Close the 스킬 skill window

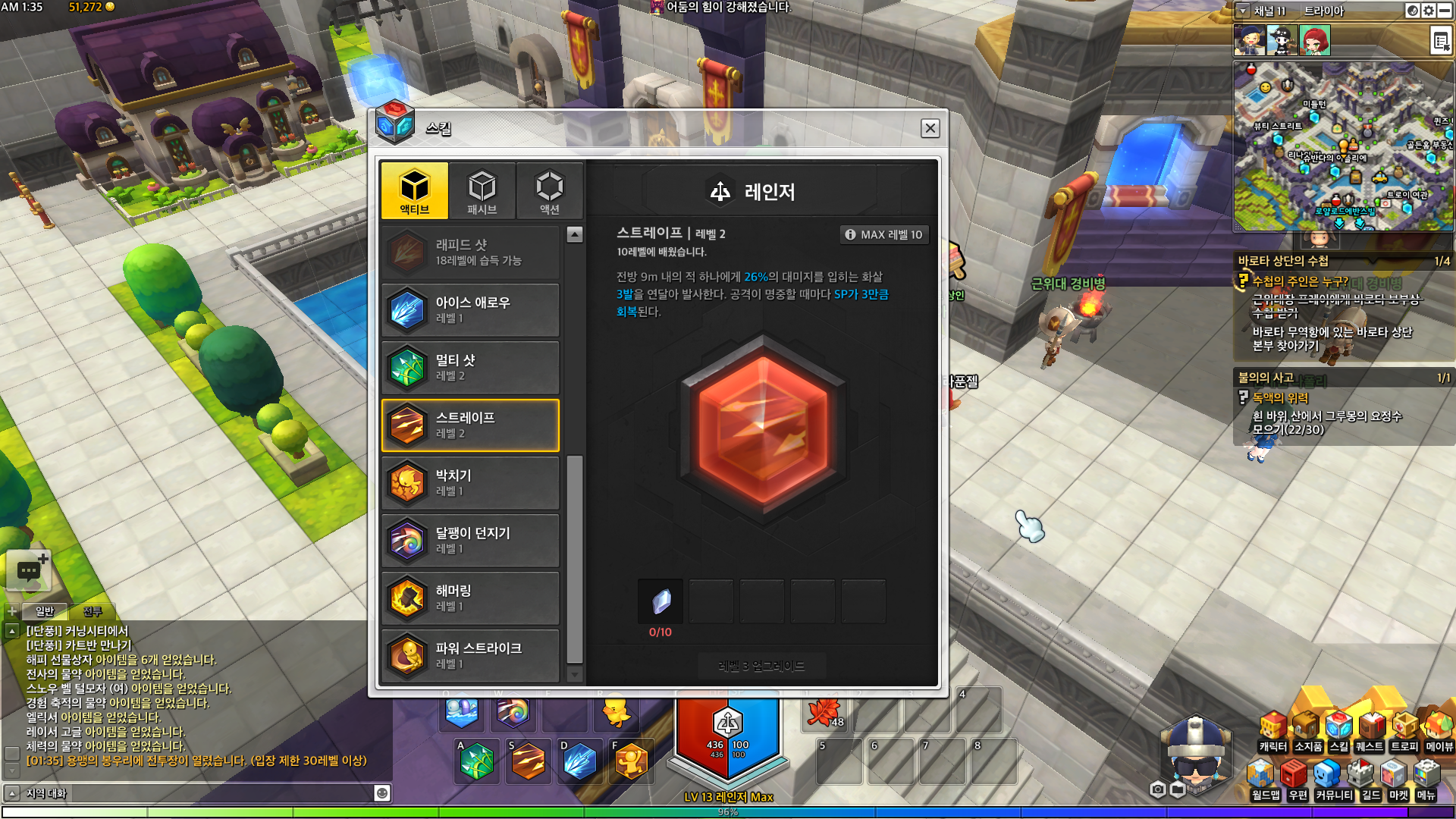coord(930,128)
